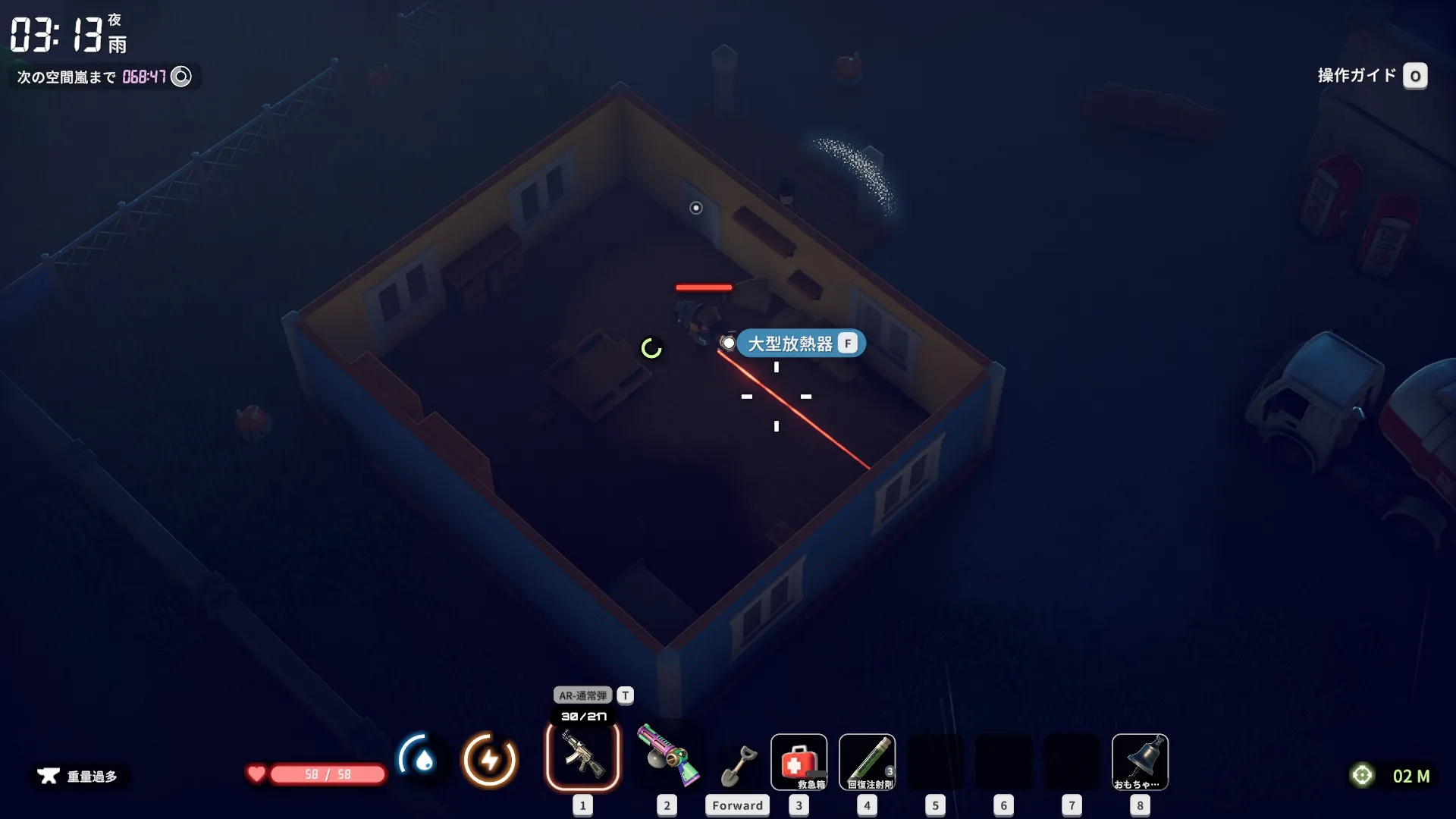The image size is (1456, 819).
Task: Click the water droplet hydration gauge
Action: tap(421, 759)
